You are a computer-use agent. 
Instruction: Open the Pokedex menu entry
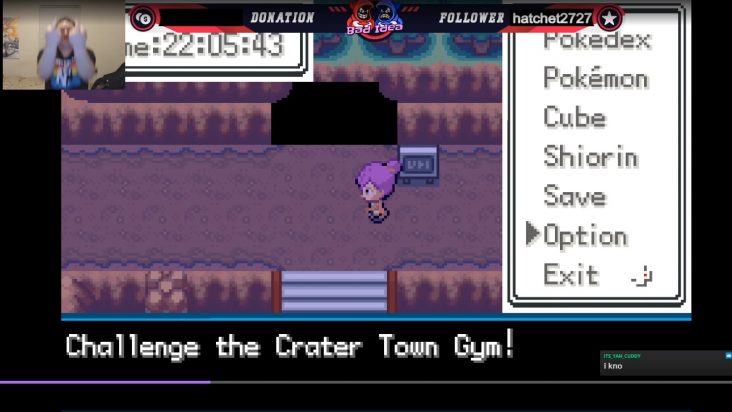pos(596,42)
